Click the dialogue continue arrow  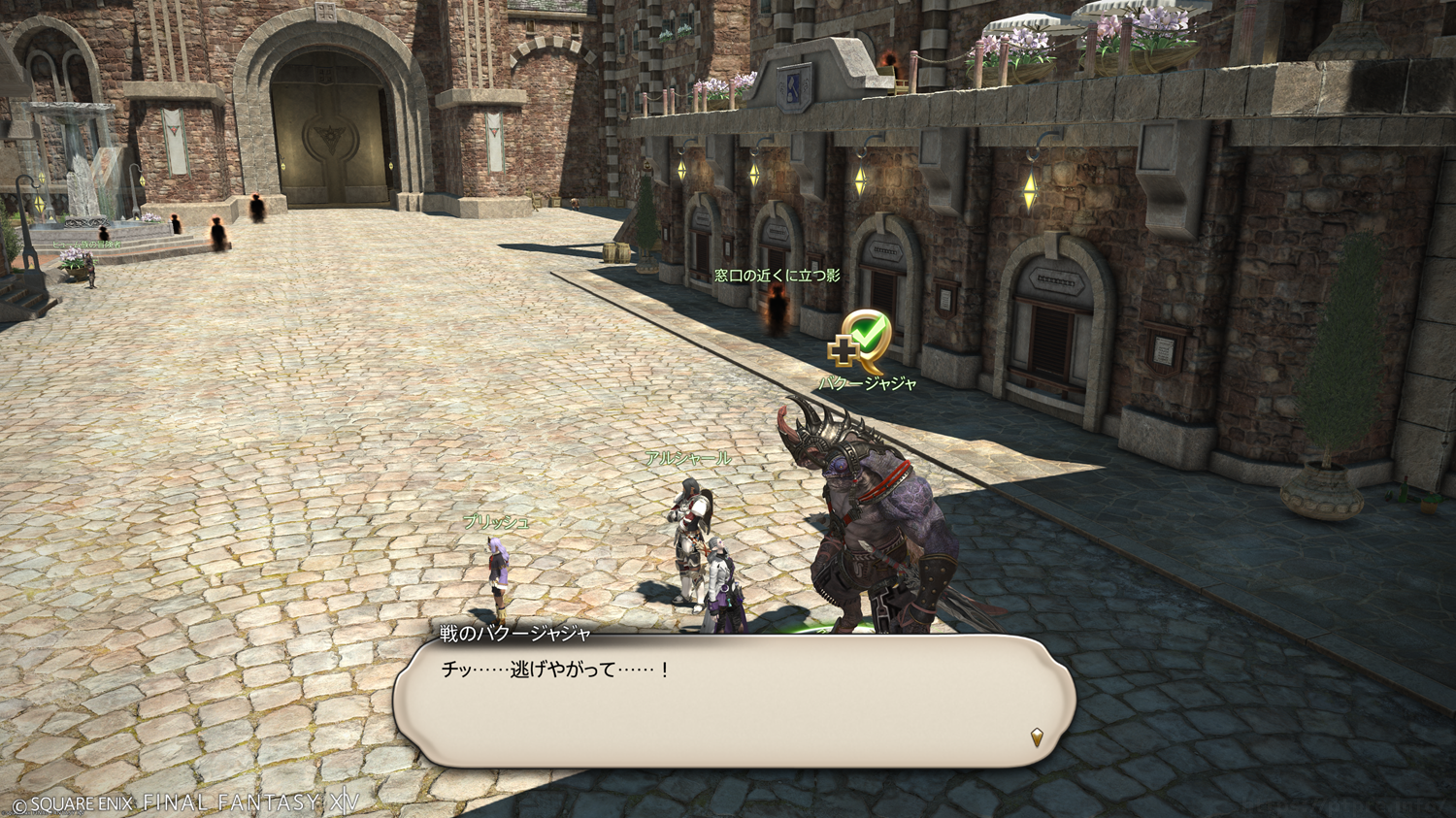pyautogui.click(x=1037, y=737)
